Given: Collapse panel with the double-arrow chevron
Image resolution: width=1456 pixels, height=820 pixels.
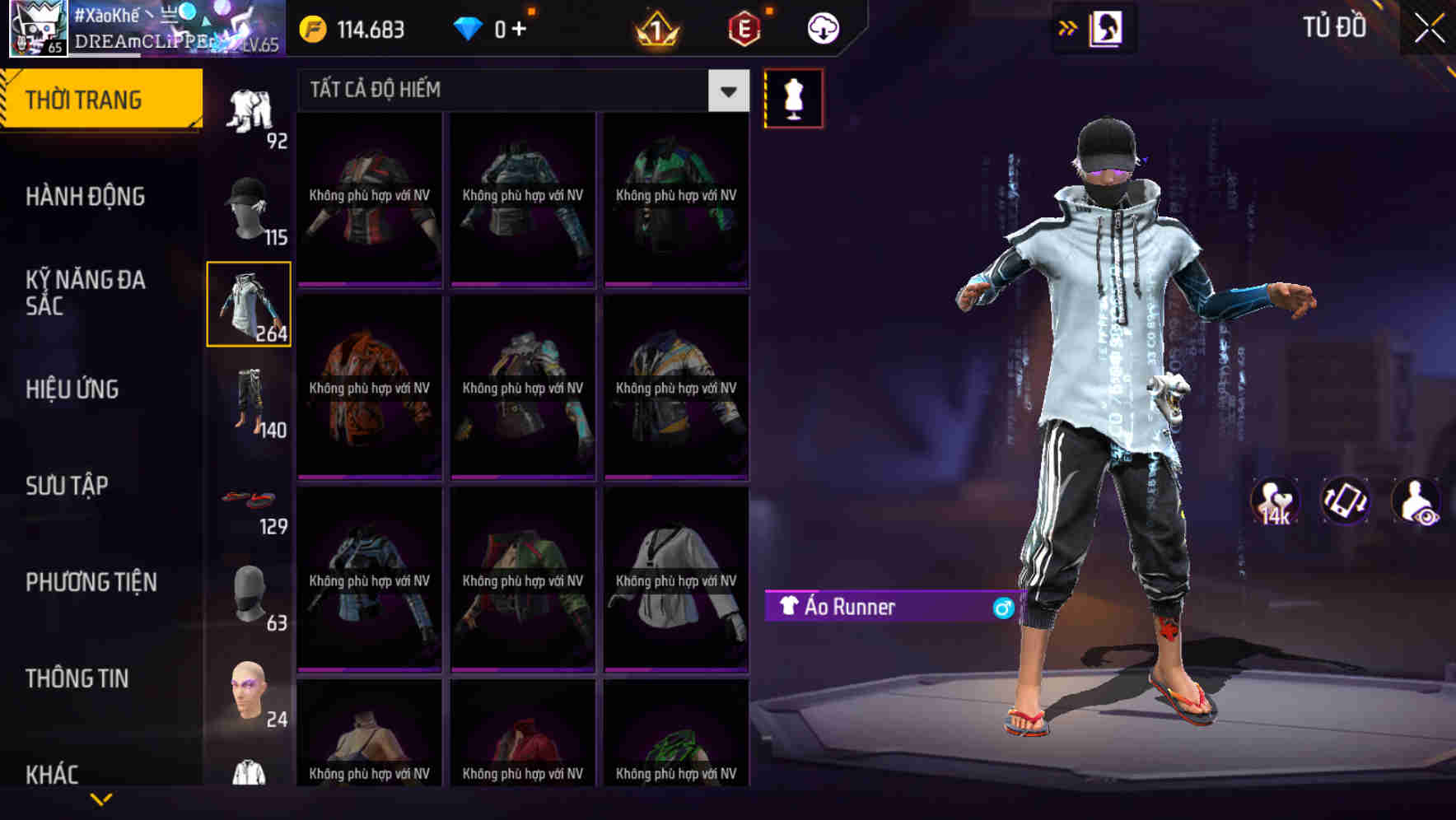Looking at the screenshot, I should point(1066,27).
